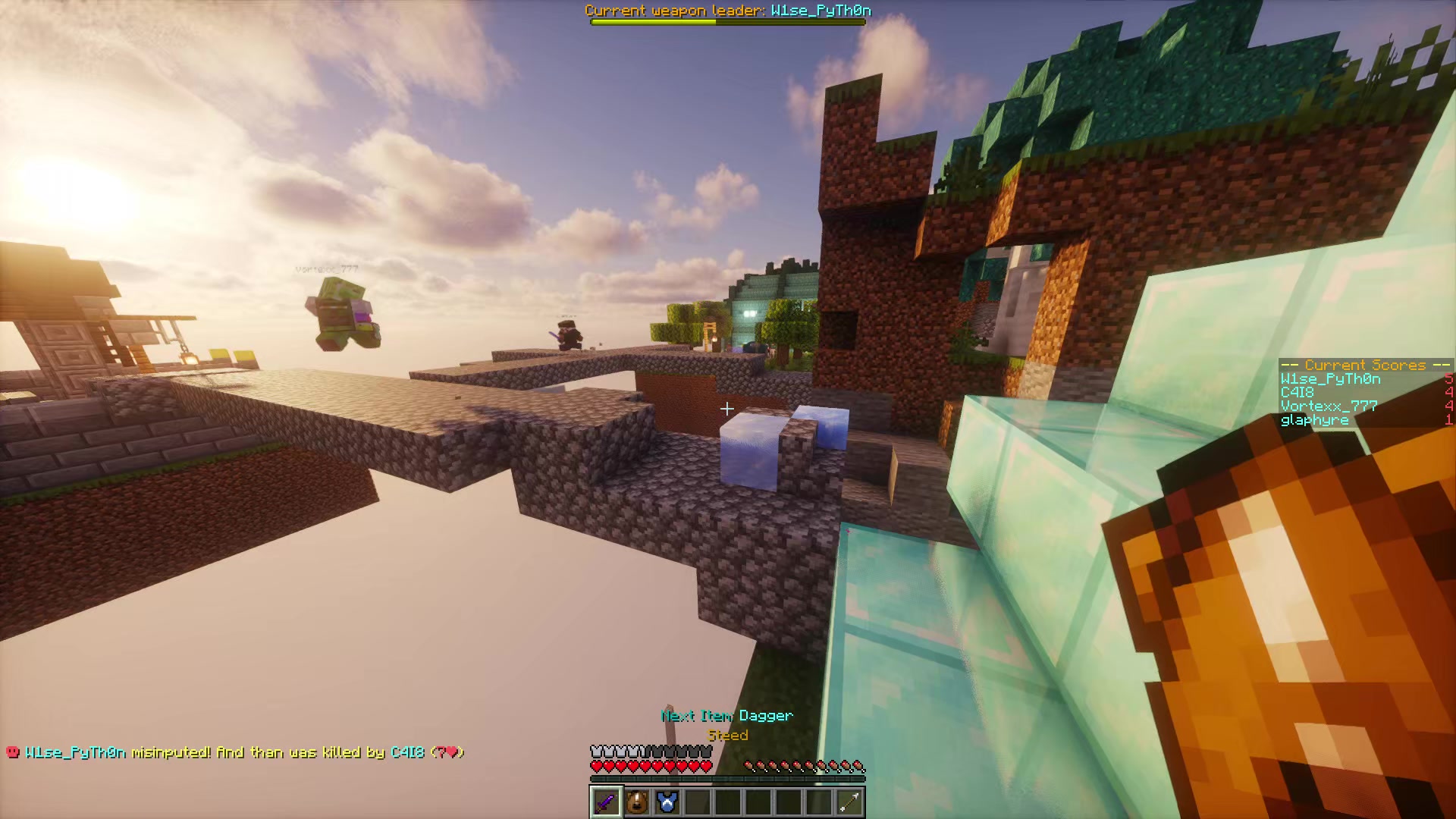This screenshot has width=1456, height=819.
Task: Click W1se_PyTh0n's name in the chat message
Action: 76,752
